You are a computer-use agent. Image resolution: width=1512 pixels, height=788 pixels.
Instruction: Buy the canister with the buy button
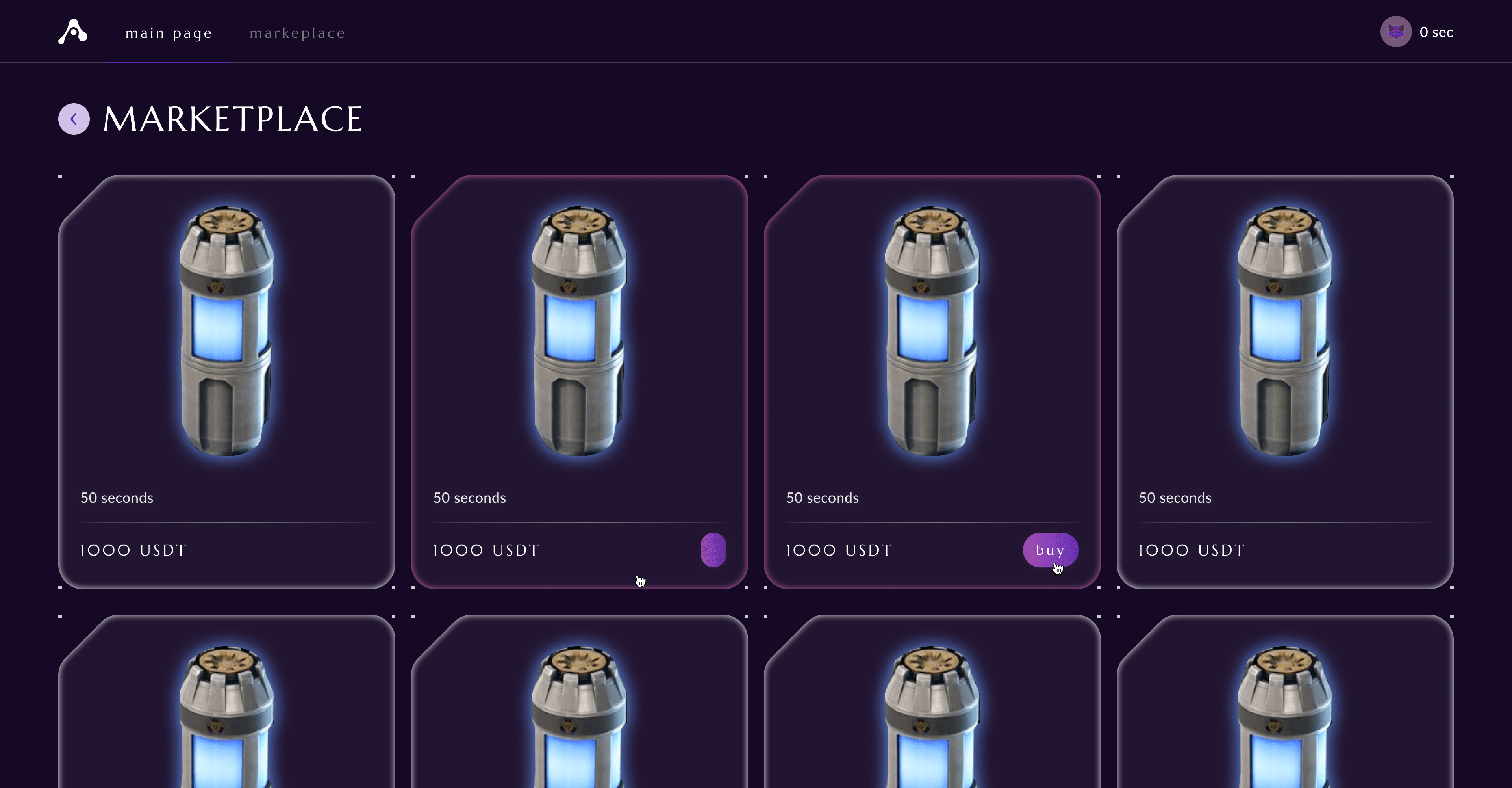point(1049,550)
